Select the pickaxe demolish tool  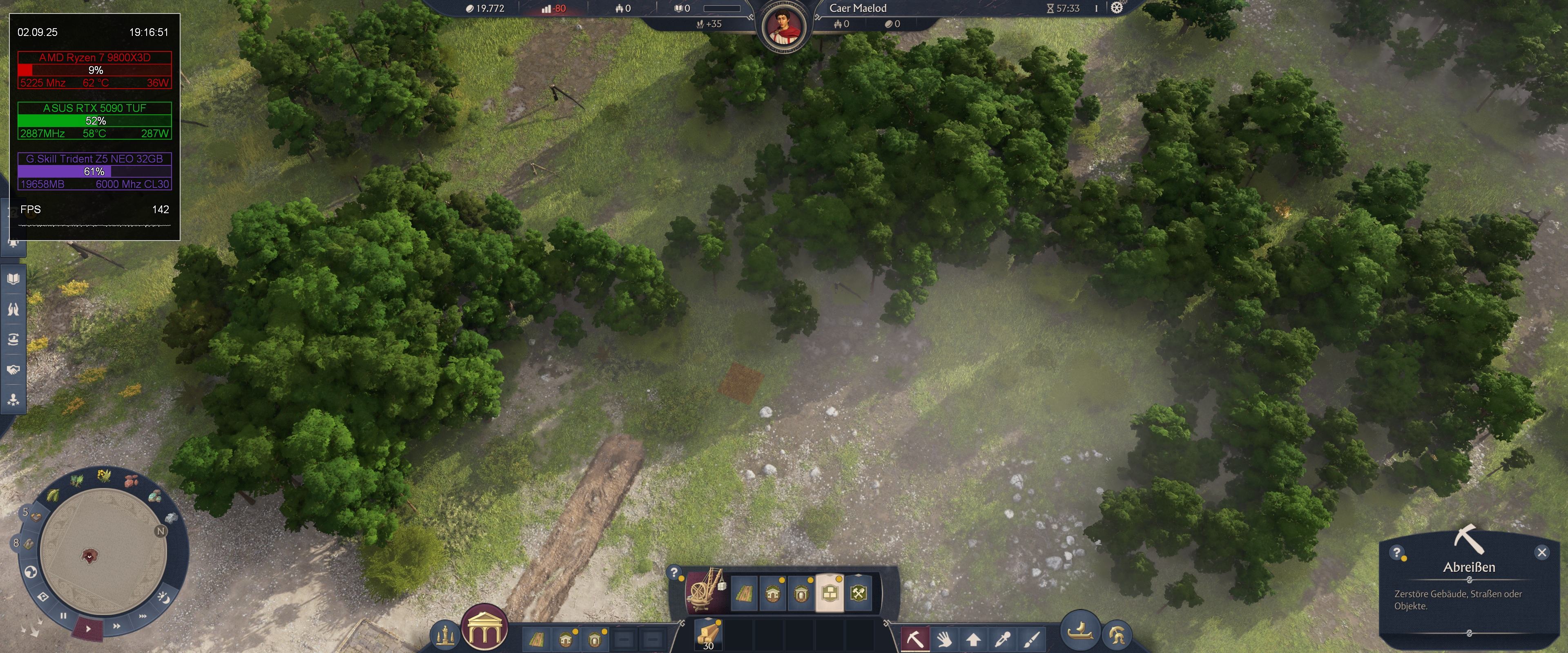pos(914,639)
